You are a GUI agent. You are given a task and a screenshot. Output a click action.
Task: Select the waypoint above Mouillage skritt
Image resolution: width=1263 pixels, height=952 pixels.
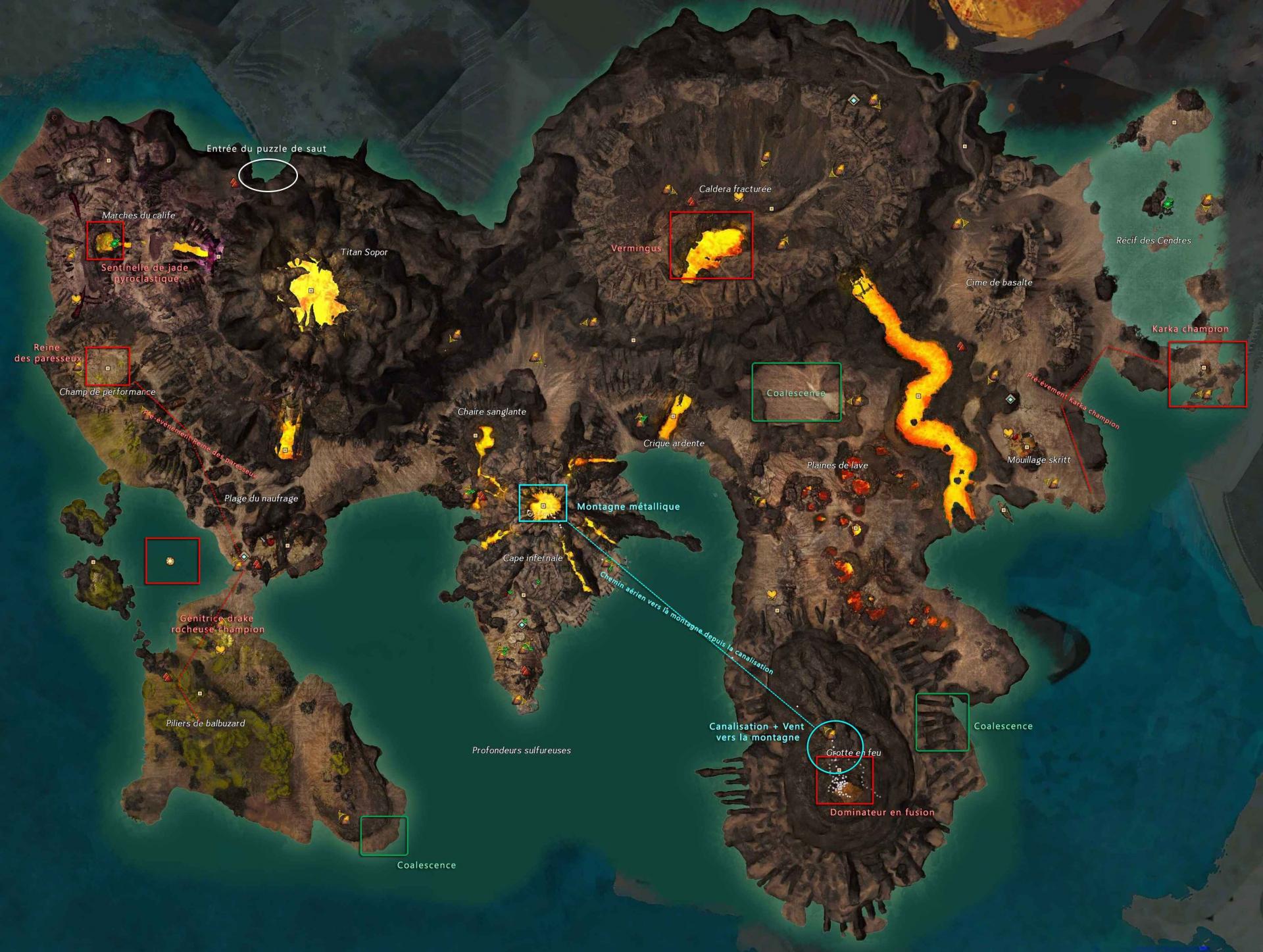tap(1010, 399)
